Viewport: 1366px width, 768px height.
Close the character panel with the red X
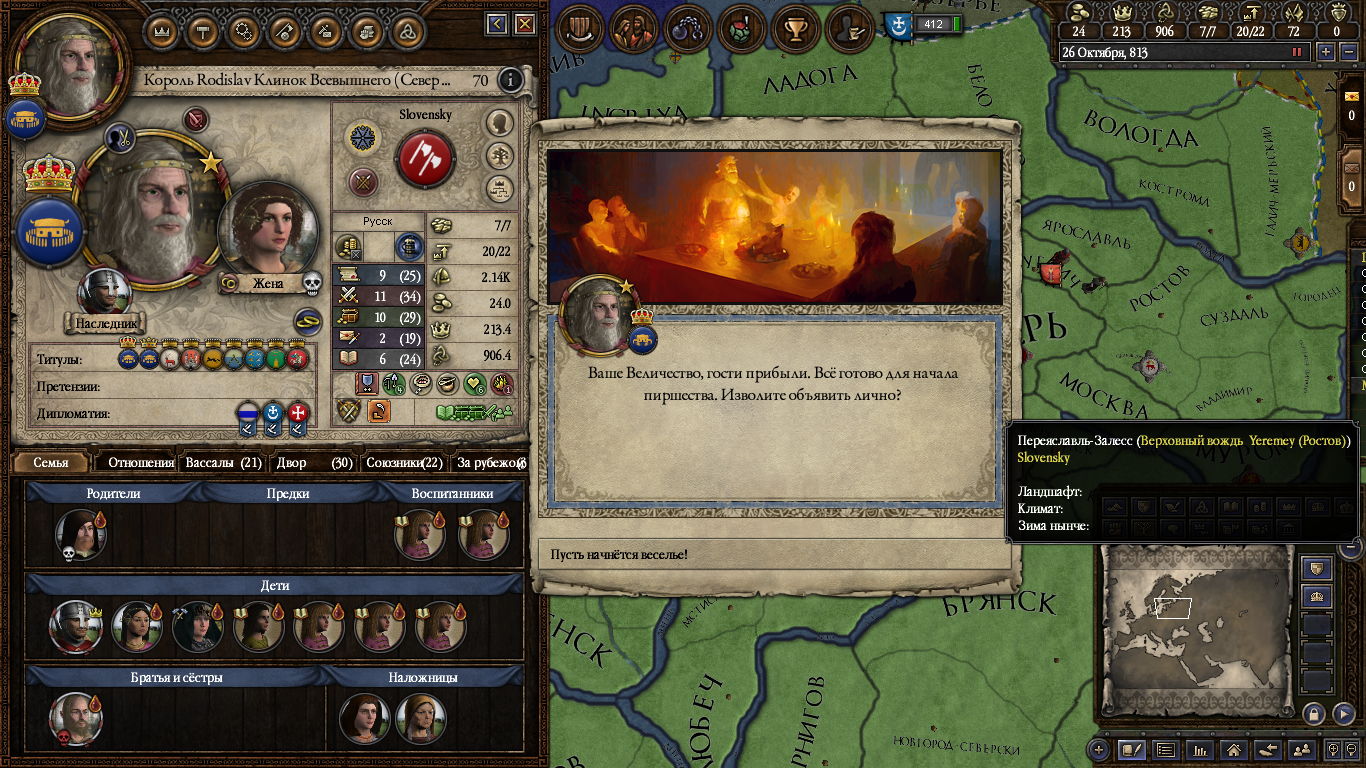[x=527, y=24]
